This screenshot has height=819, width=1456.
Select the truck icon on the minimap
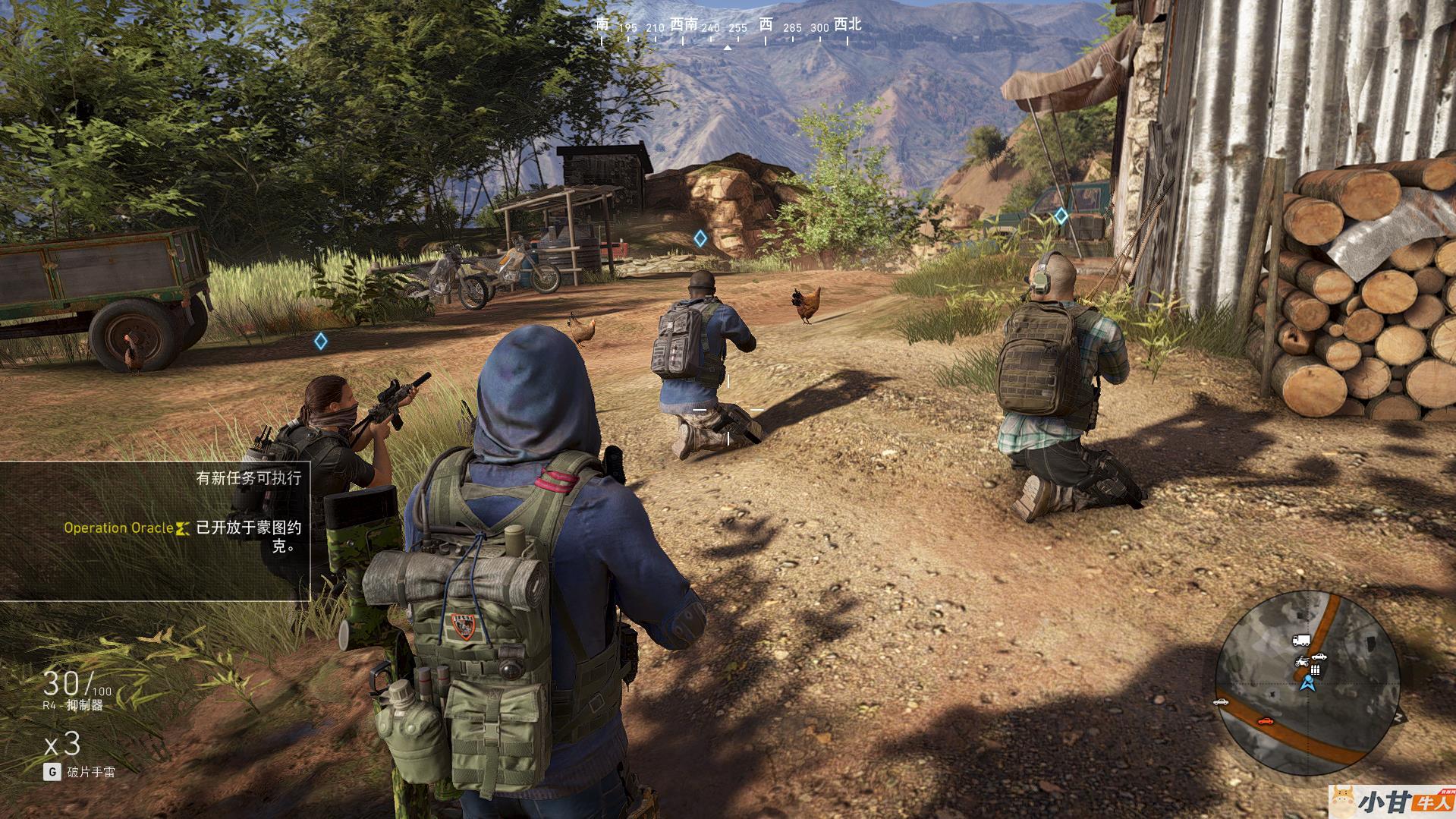pos(1300,641)
